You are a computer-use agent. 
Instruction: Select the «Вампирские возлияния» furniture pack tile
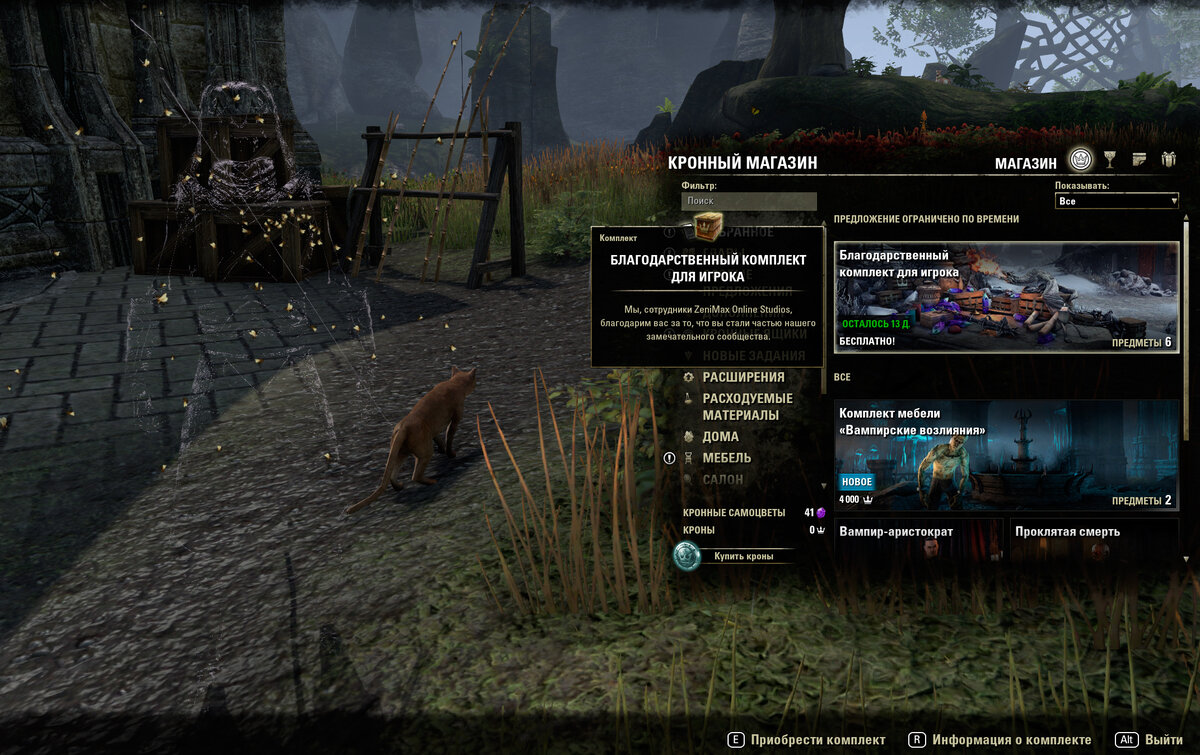(1006, 455)
